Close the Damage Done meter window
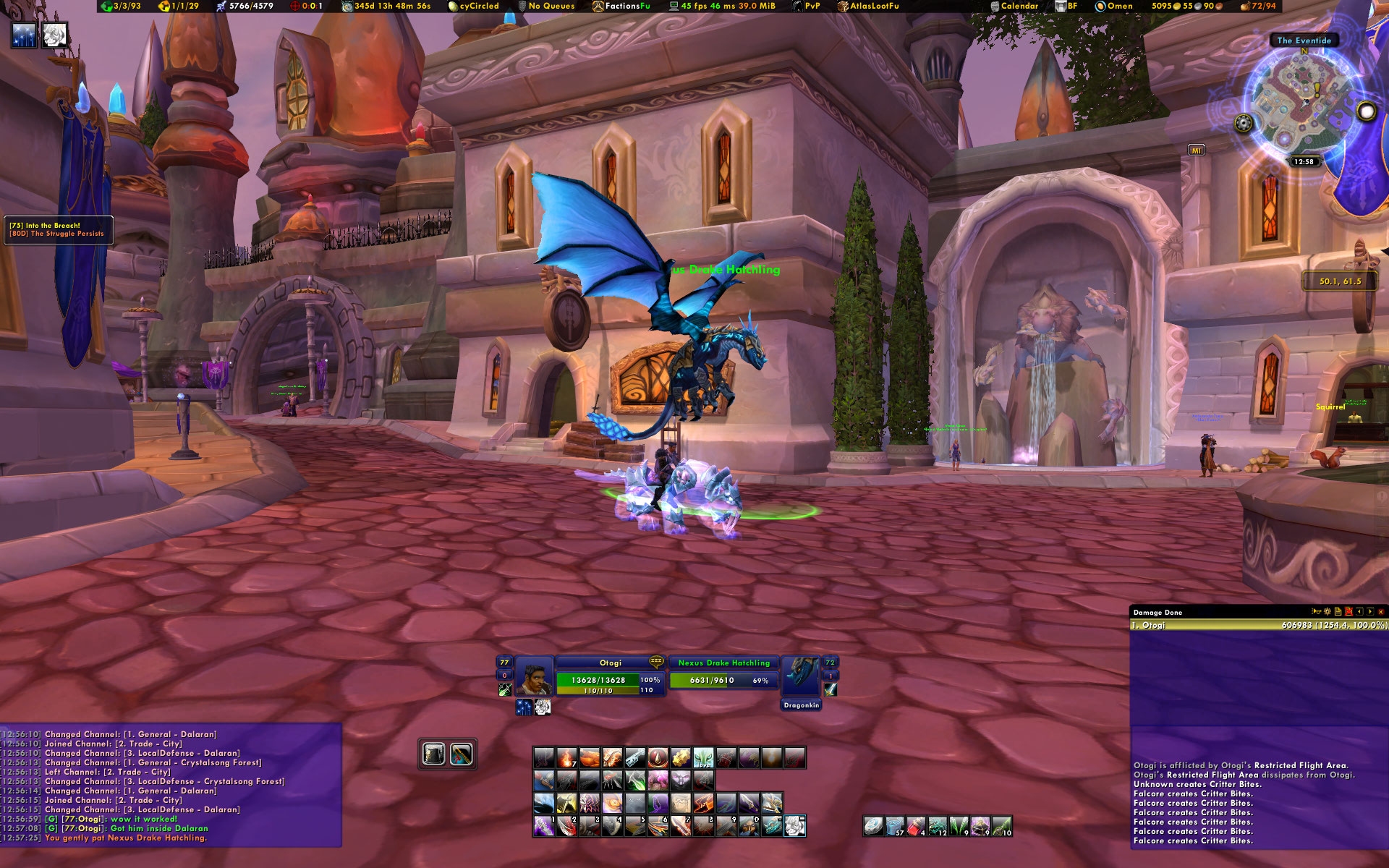This screenshot has width=1389, height=868. [1380, 612]
